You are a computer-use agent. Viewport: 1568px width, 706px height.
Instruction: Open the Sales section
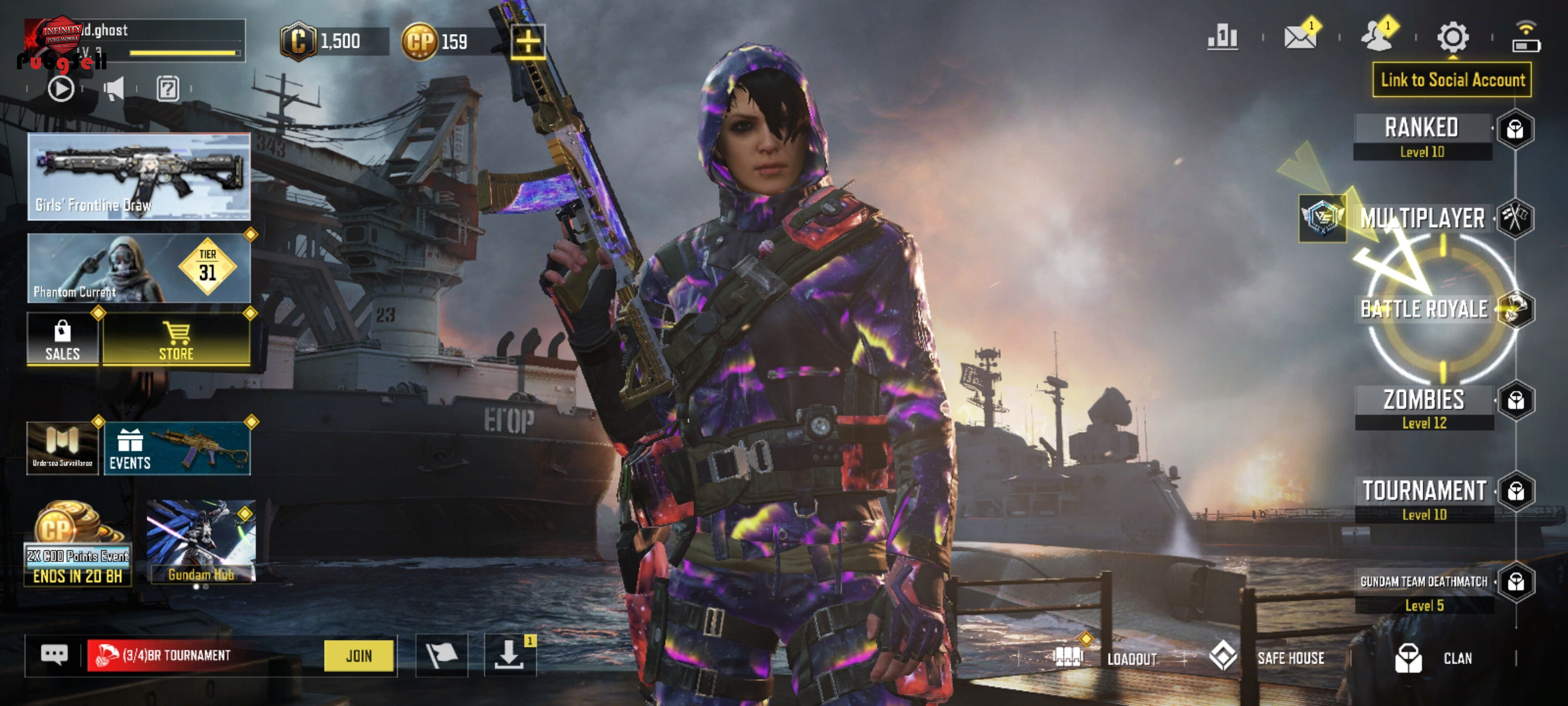(62, 339)
